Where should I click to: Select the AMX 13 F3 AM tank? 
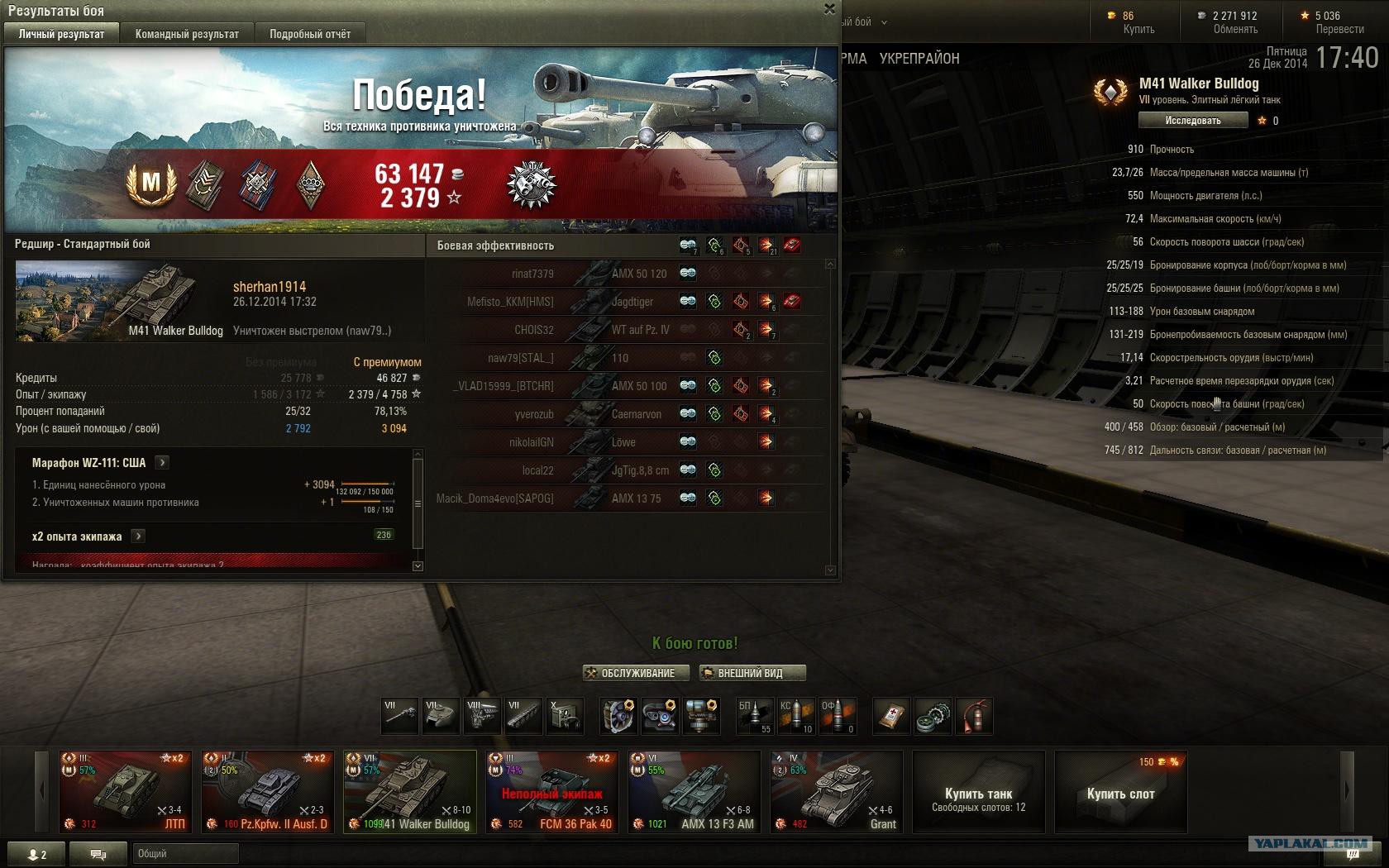(x=694, y=791)
